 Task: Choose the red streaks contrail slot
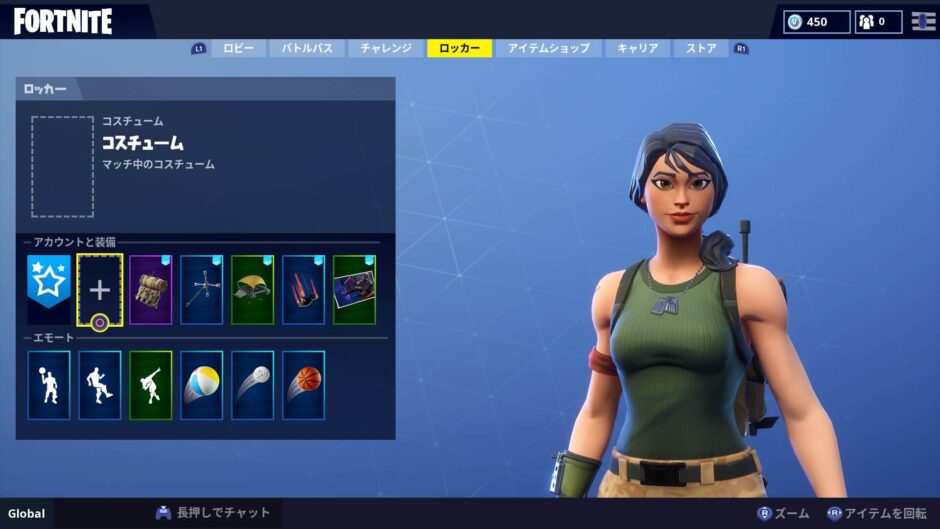pos(303,289)
